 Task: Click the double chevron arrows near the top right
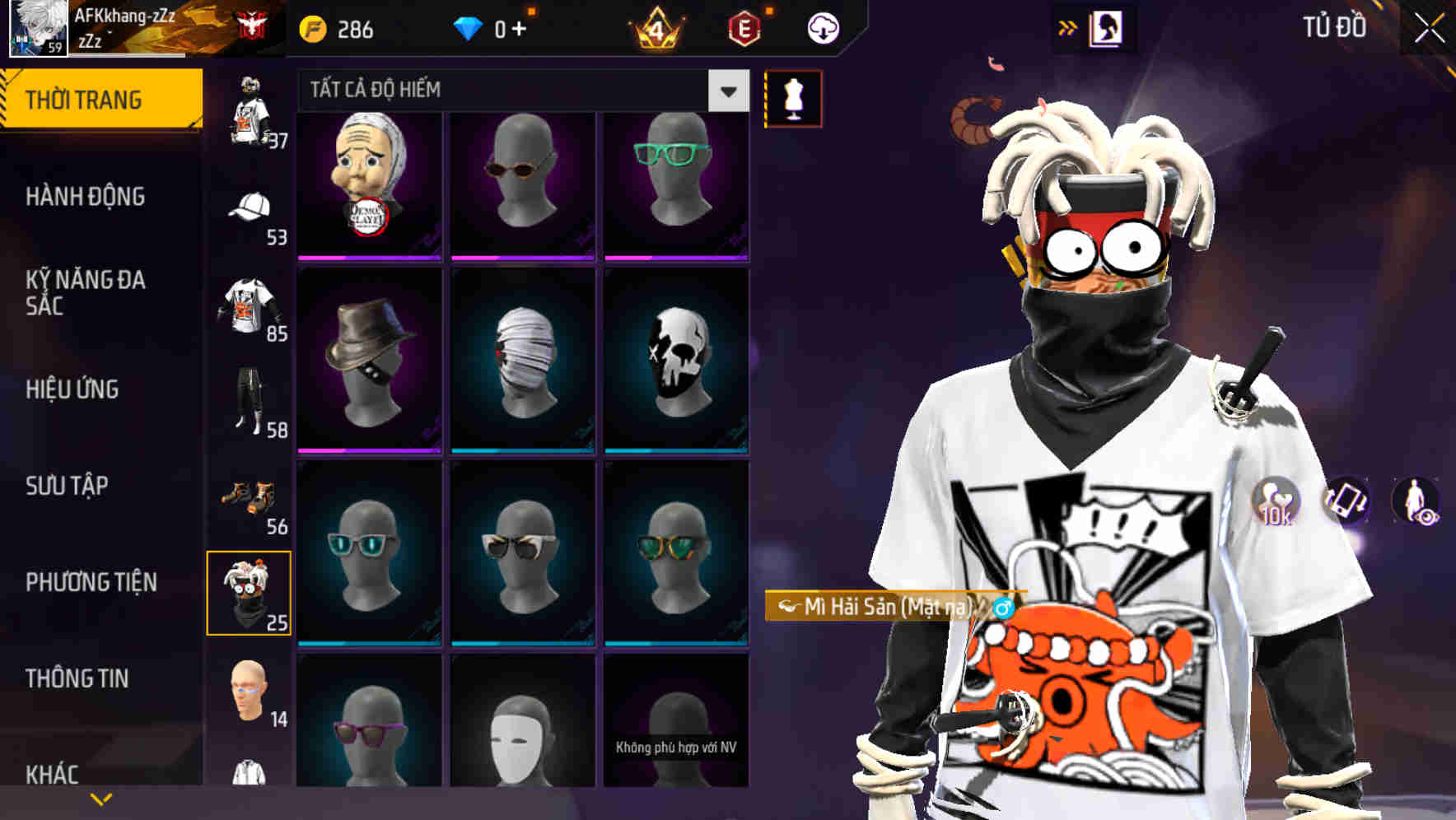coord(1068,26)
